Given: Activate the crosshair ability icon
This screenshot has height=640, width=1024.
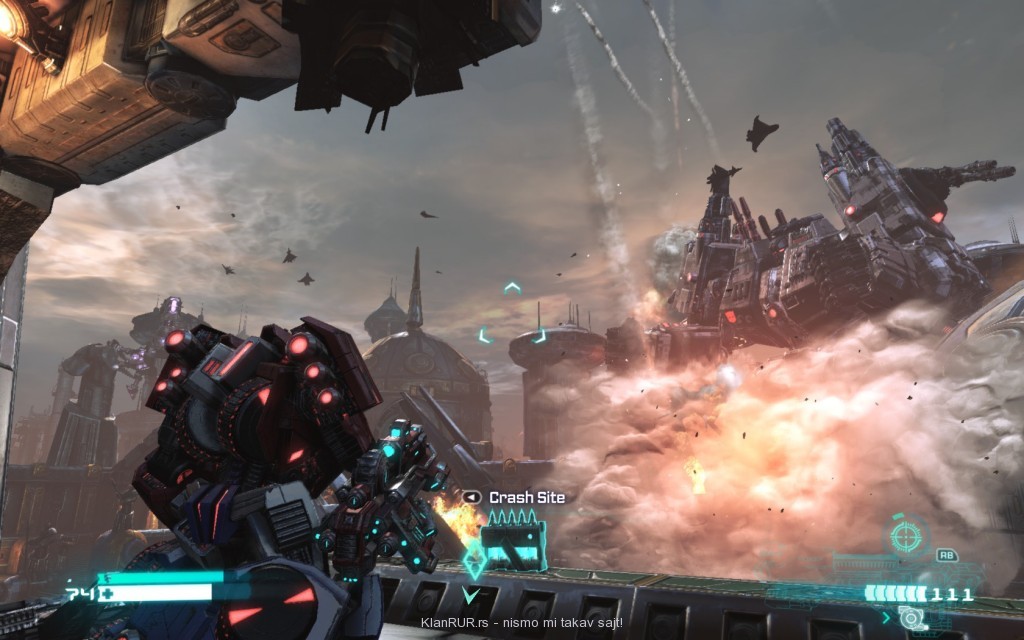Looking at the screenshot, I should click(x=907, y=537).
